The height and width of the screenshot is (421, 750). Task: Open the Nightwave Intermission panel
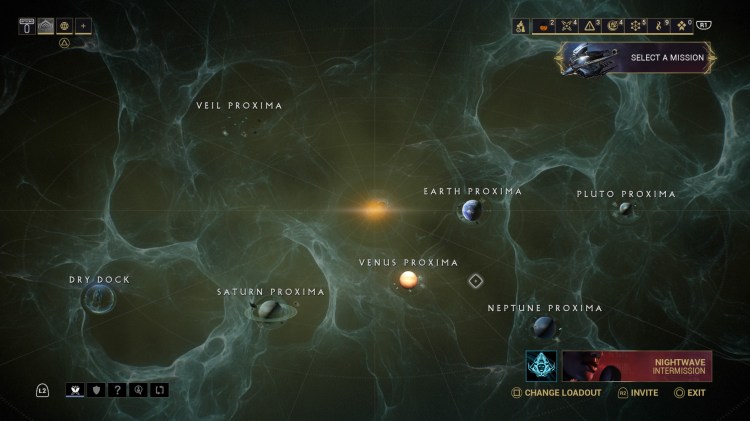coord(636,366)
